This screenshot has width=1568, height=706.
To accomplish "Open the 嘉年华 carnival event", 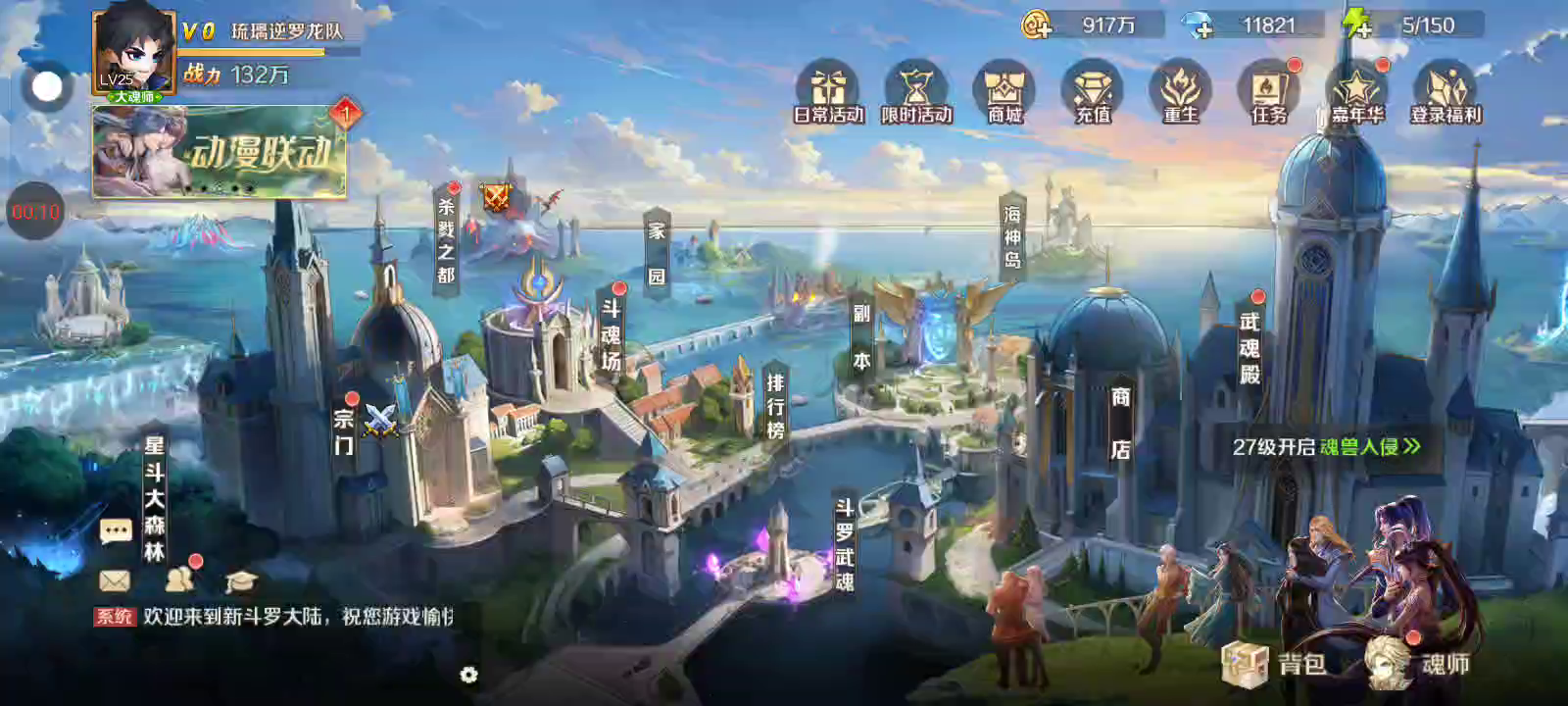I will pyautogui.click(x=1357, y=92).
